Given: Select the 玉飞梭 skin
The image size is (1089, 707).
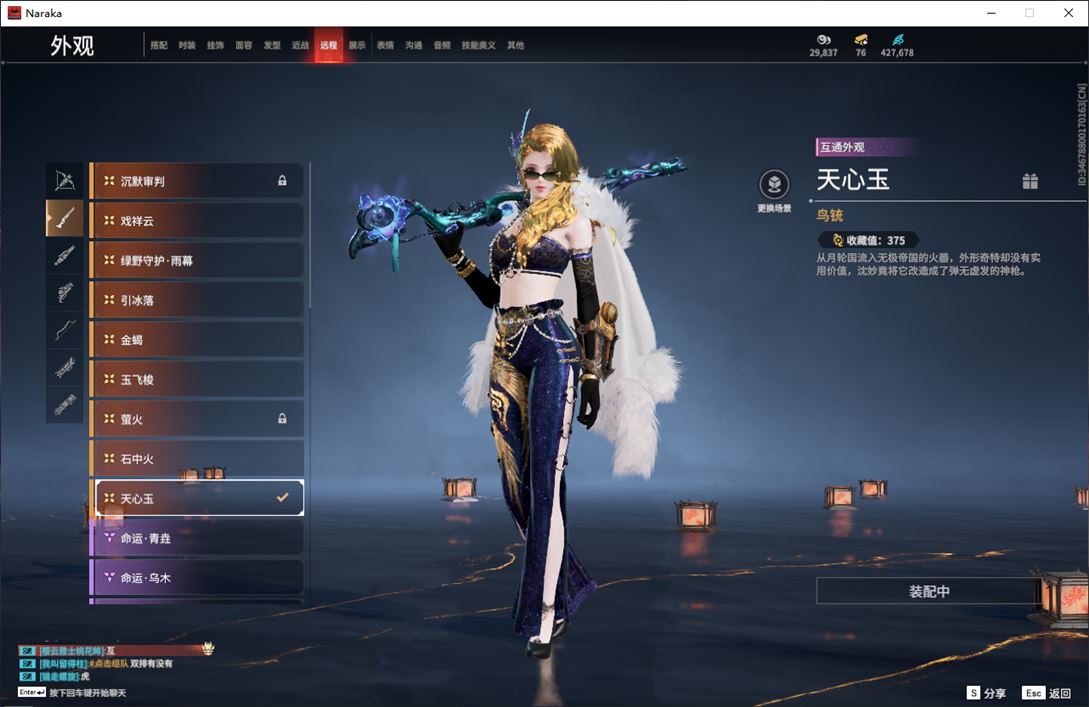Looking at the screenshot, I should pyautogui.click(x=197, y=380).
